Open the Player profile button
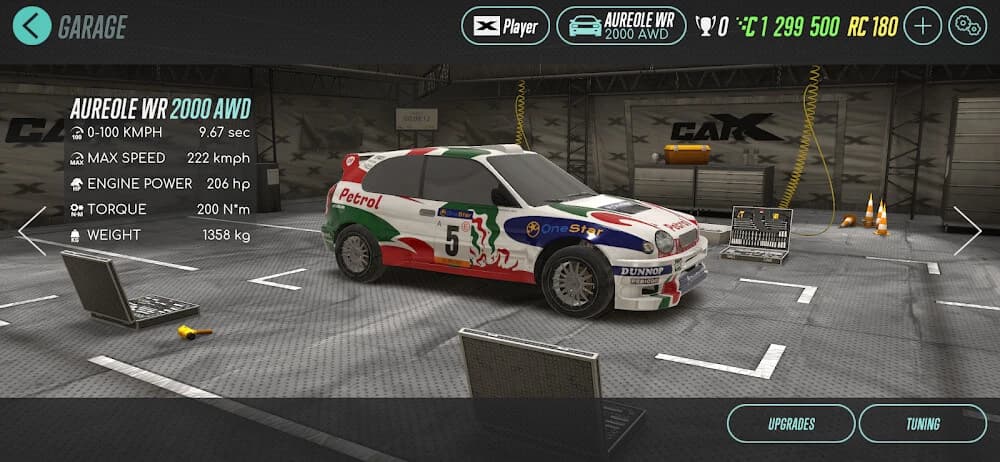The image size is (1000, 462). (505, 26)
